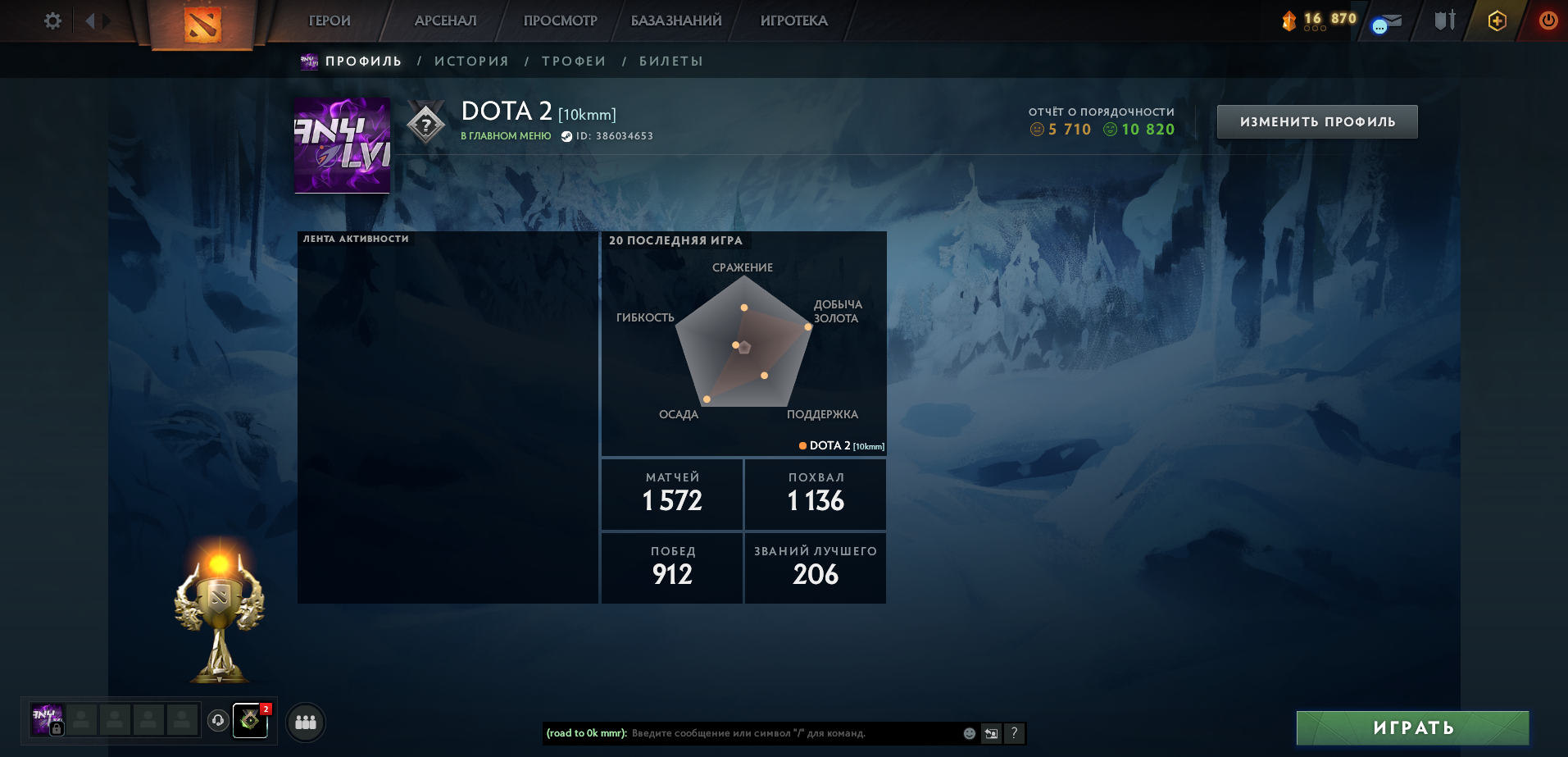Open the smiley emoticon icon in chat bar
This screenshot has width=1568, height=757.
pyautogui.click(x=969, y=734)
